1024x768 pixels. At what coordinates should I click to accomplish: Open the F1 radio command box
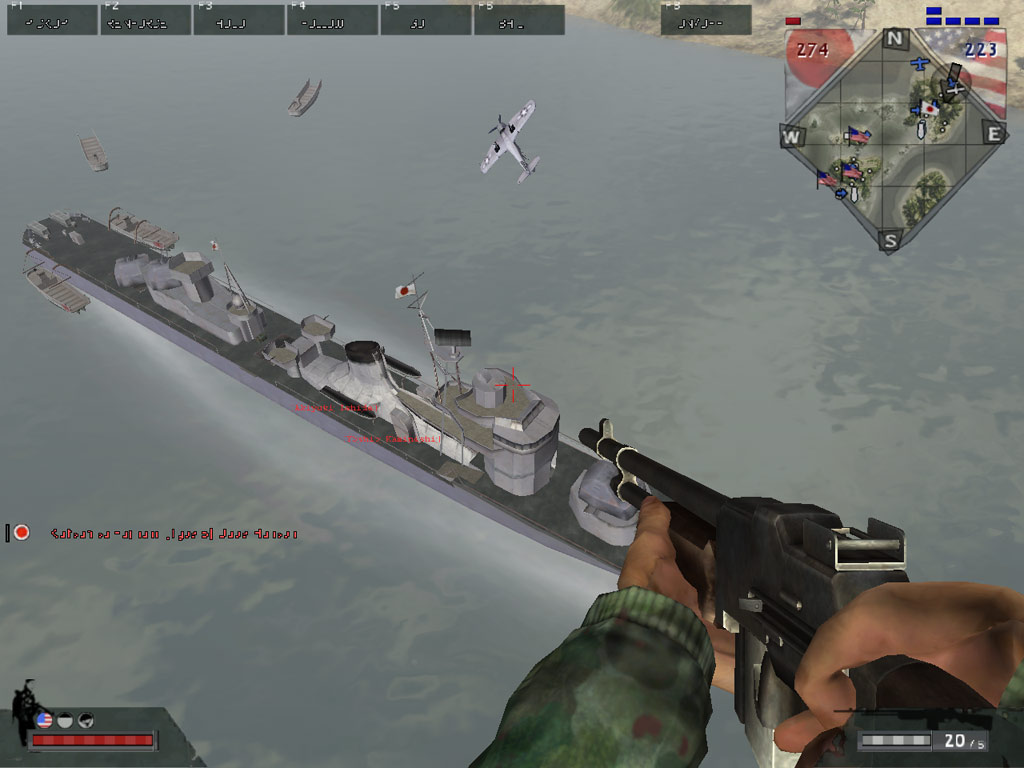pos(52,20)
